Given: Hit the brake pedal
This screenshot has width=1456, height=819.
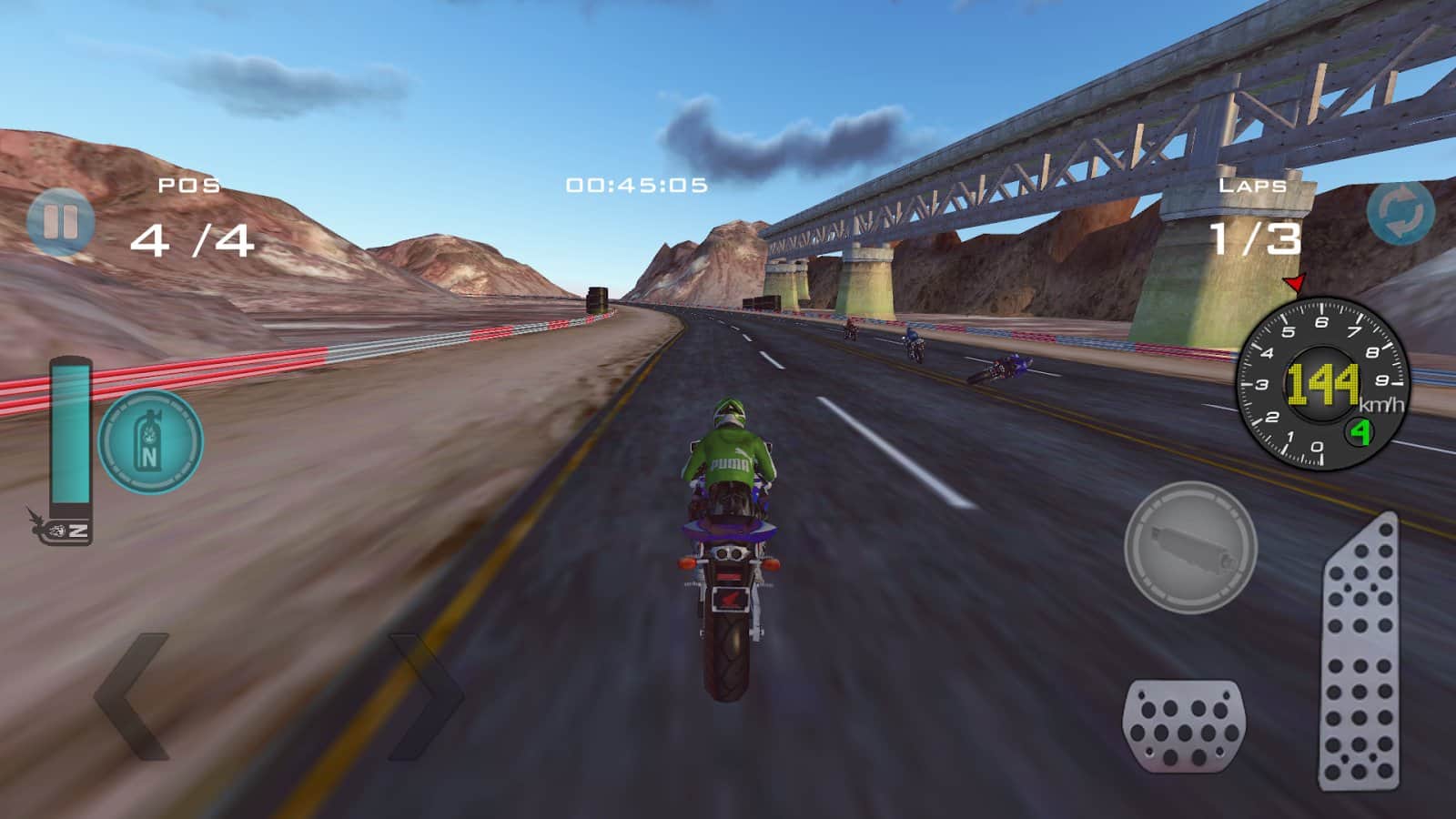Looking at the screenshot, I should click(x=1183, y=726).
